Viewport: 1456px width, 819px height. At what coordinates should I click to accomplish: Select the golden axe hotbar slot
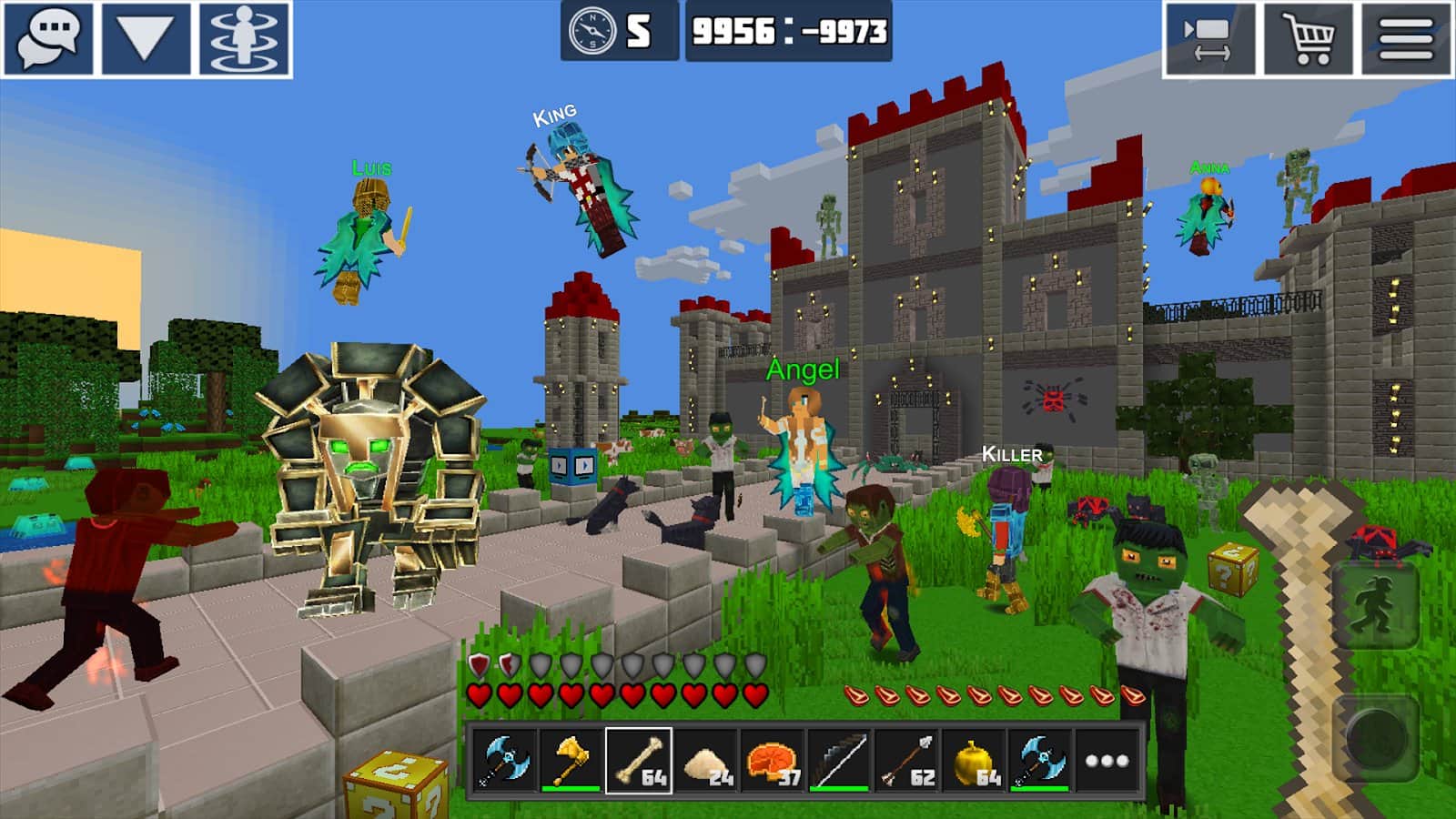click(571, 761)
